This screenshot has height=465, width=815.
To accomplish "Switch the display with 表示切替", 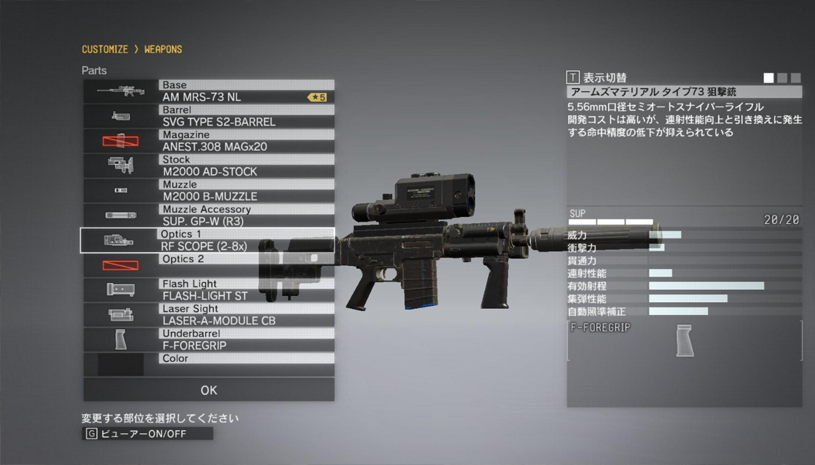I will point(598,77).
